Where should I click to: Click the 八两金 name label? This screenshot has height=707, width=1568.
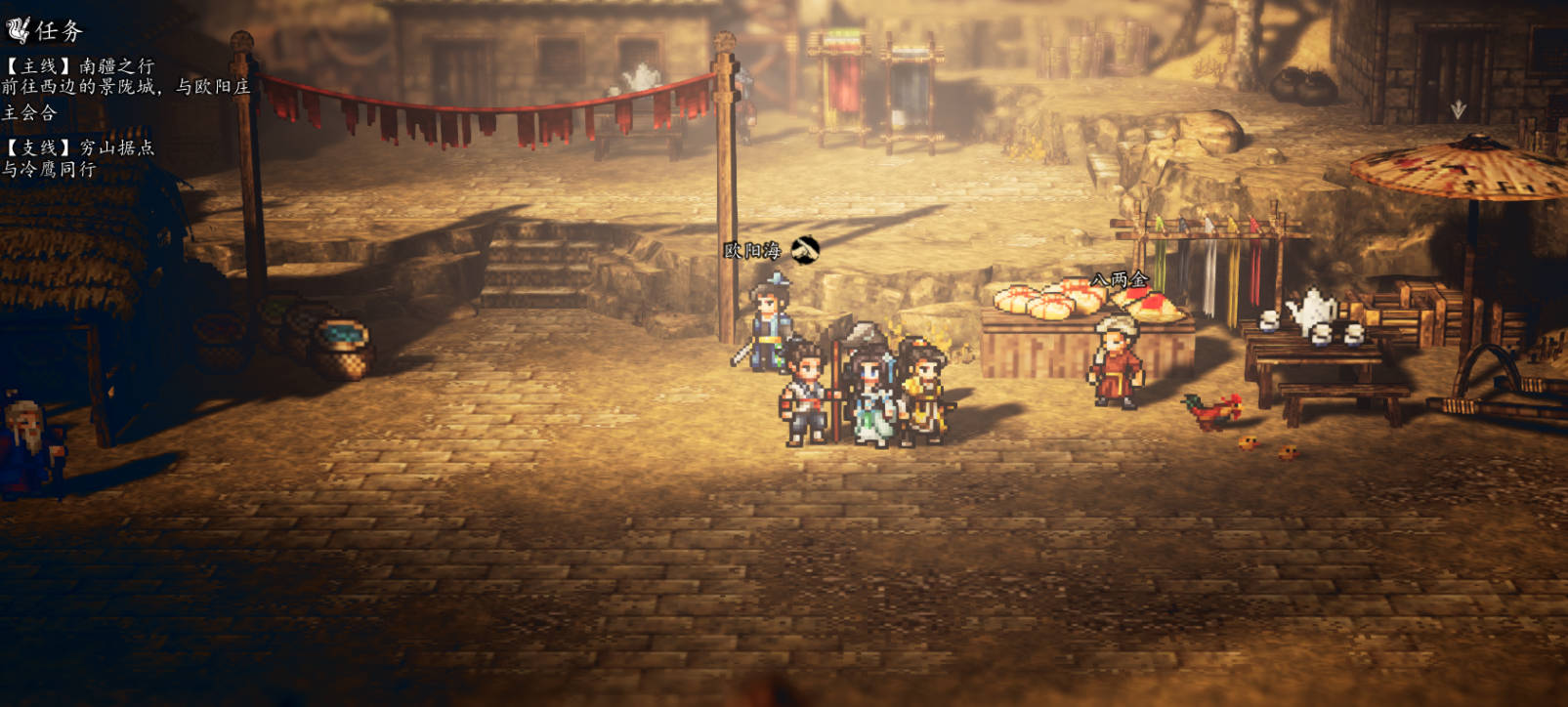tap(1120, 280)
